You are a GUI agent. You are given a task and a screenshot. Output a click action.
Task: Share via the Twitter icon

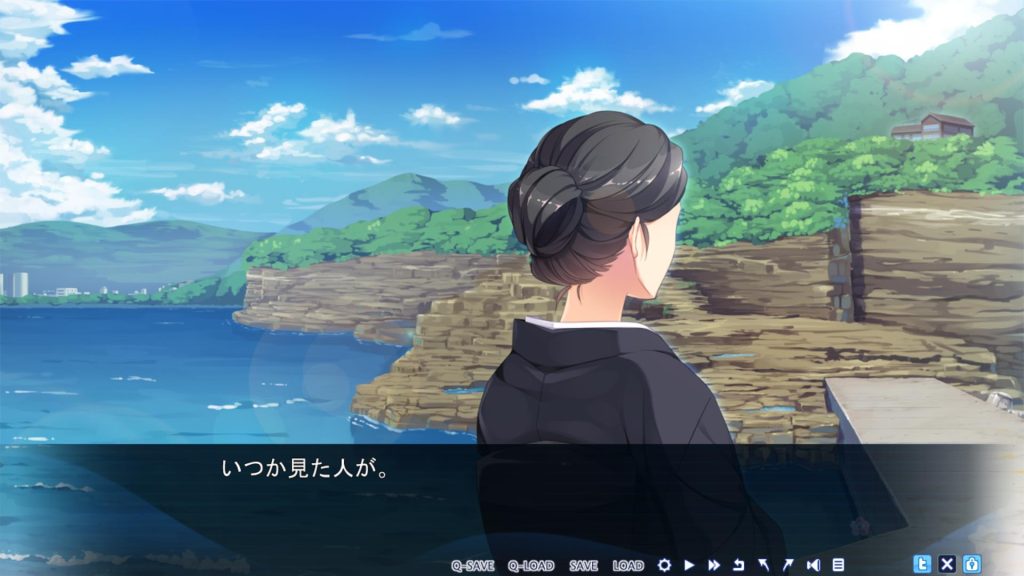(x=922, y=564)
